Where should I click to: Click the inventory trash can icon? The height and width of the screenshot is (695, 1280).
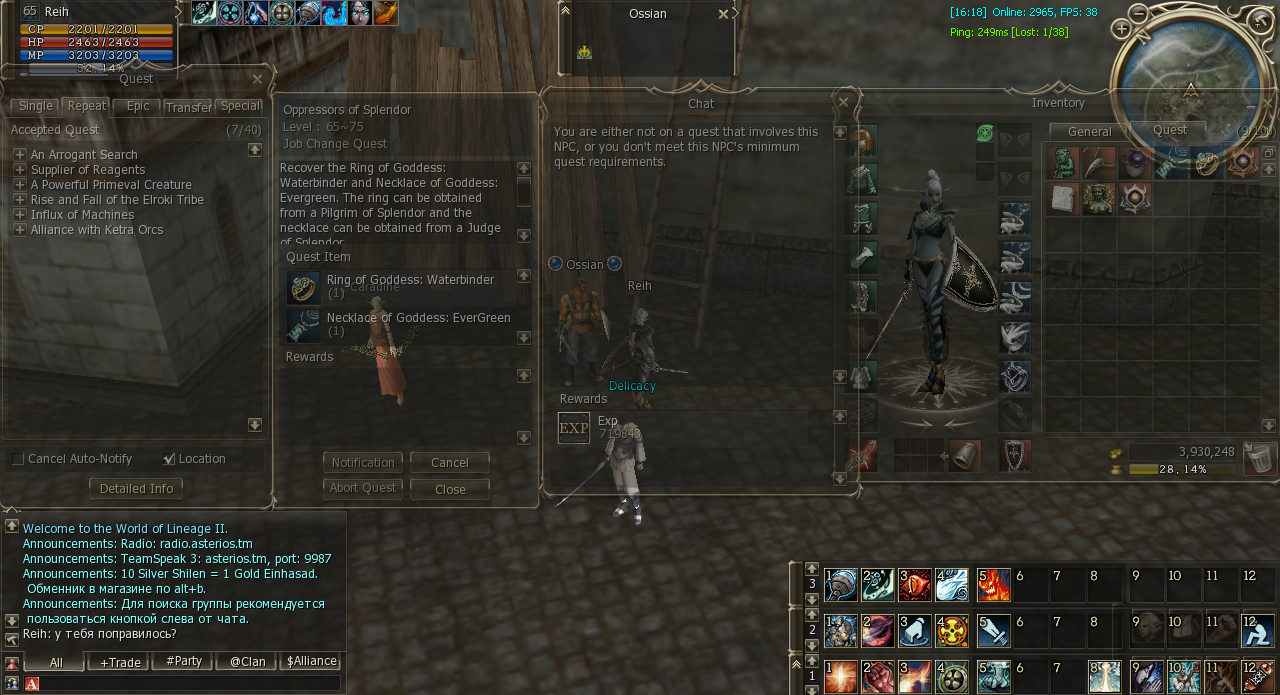[x=1258, y=458]
